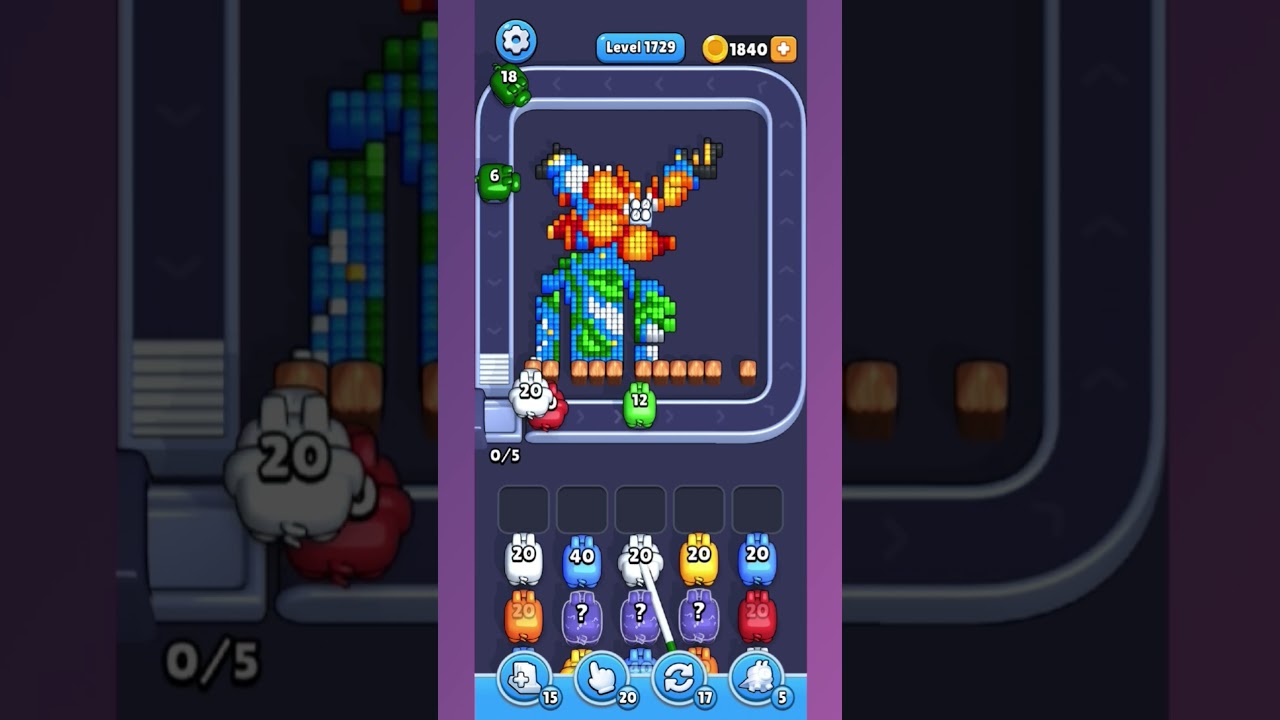
Task: Open the Level 1729 banner
Action: pyautogui.click(x=639, y=47)
